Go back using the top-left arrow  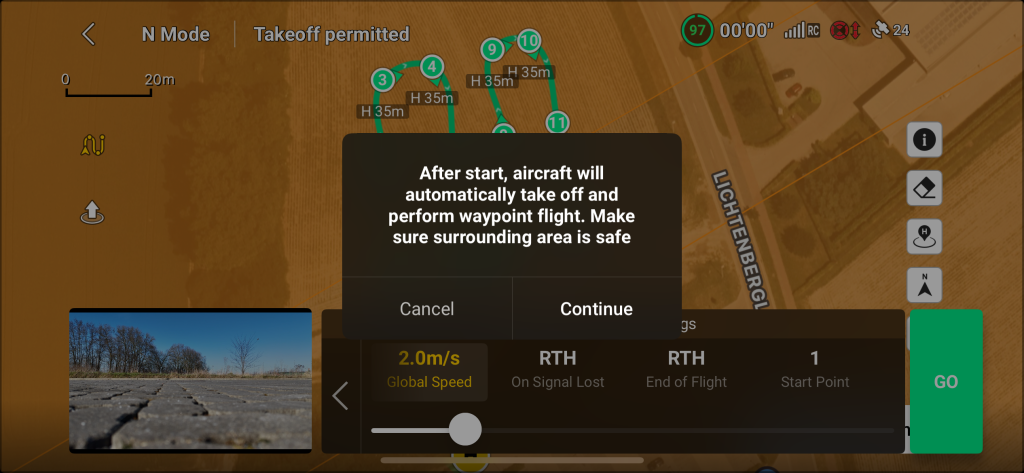pos(89,34)
